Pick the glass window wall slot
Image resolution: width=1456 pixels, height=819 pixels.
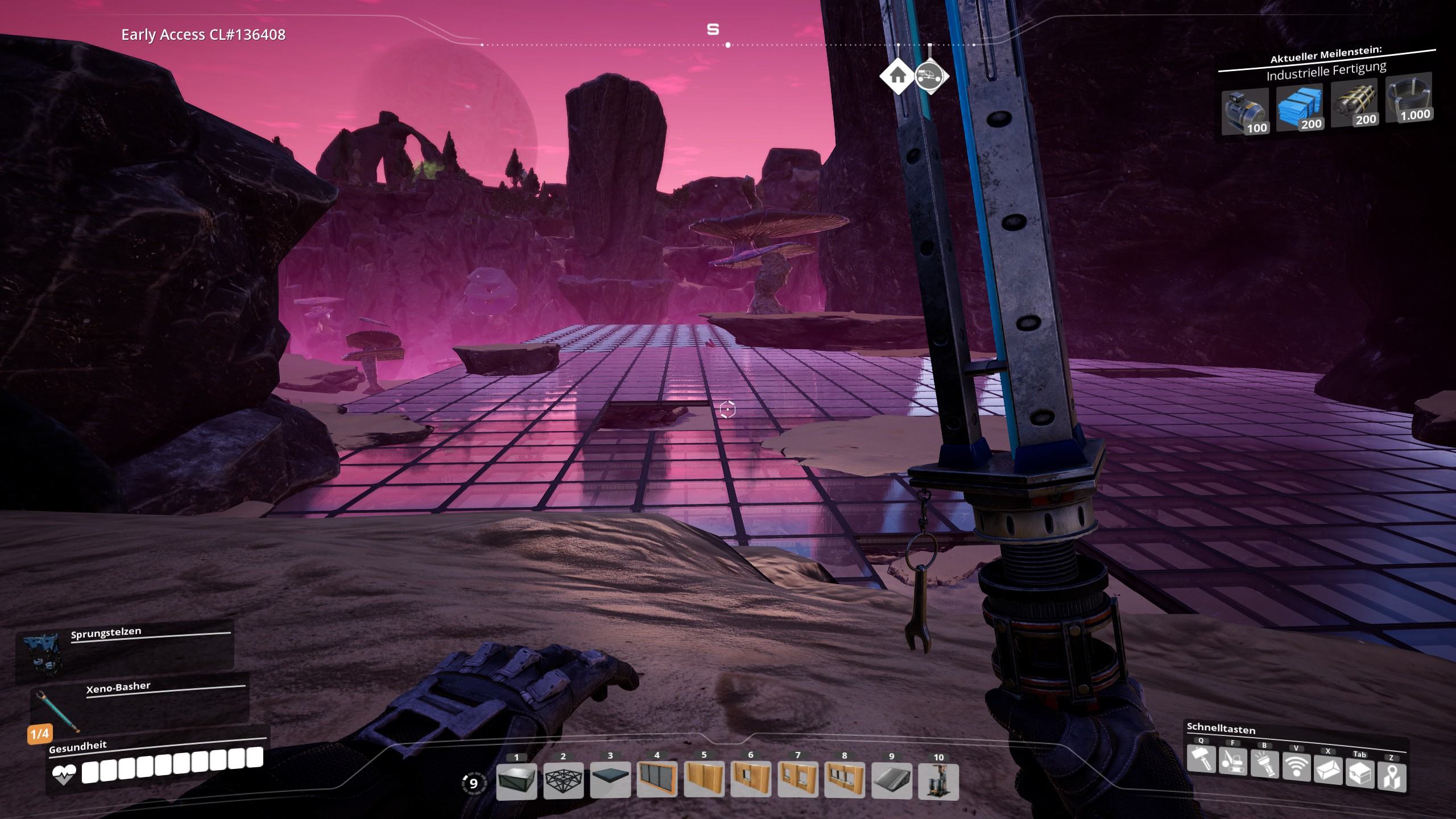pos(657,780)
